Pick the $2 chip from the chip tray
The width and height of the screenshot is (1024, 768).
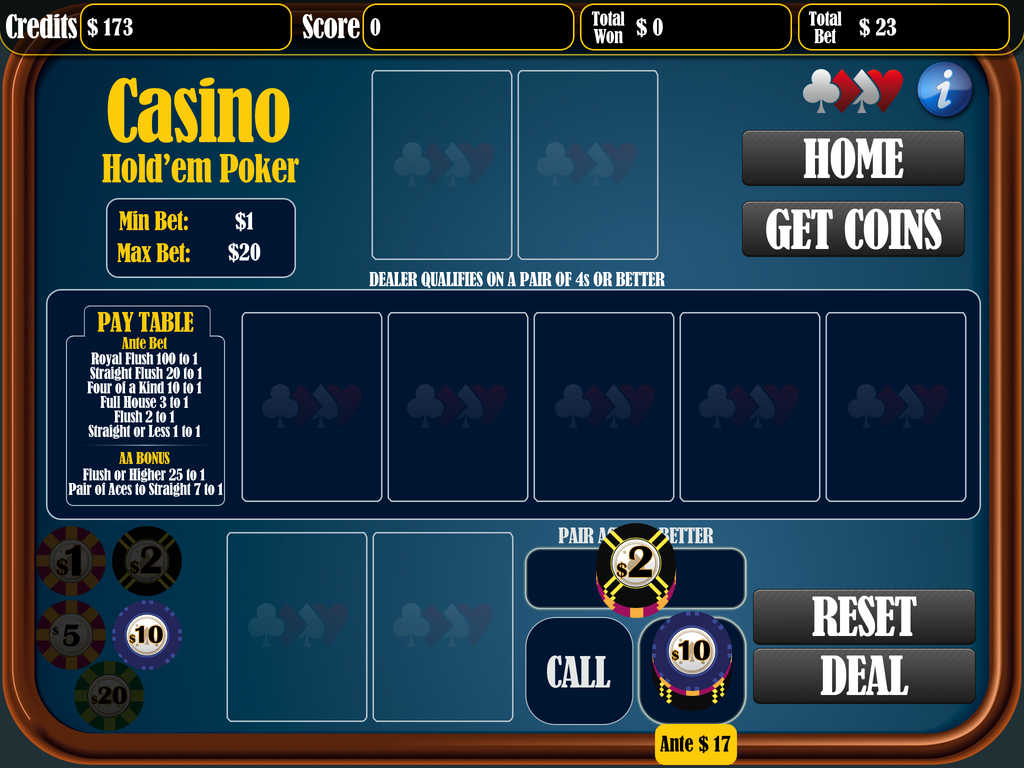coord(147,561)
